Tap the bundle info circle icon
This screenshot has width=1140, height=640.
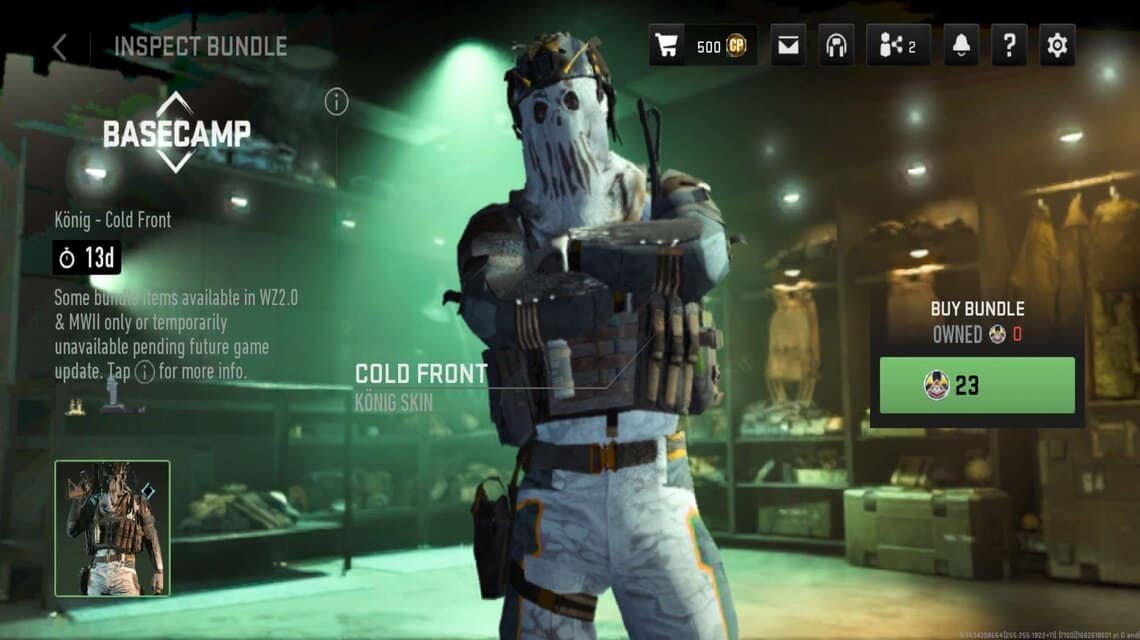pos(337,102)
